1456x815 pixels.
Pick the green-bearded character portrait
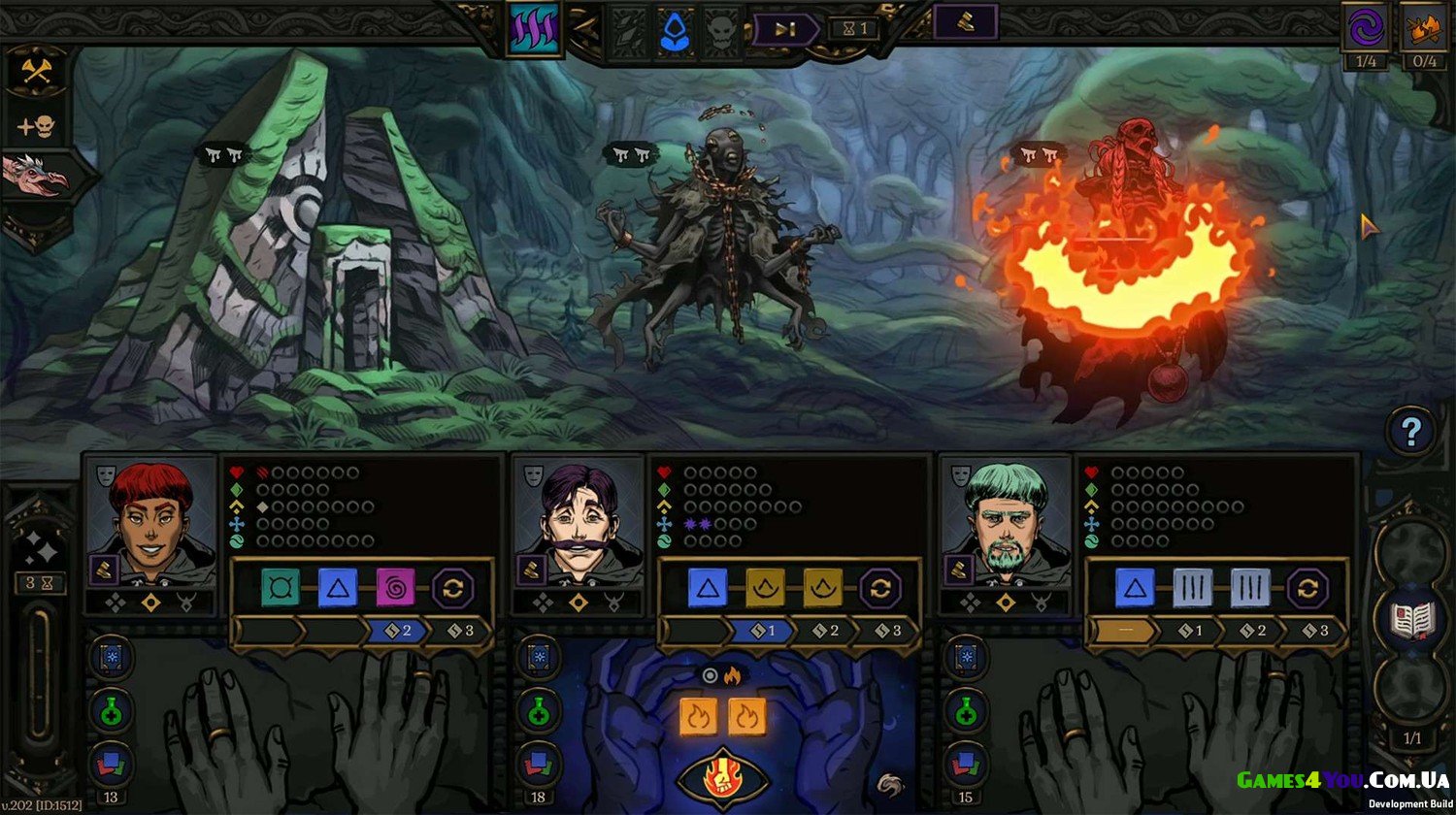[1007, 511]
